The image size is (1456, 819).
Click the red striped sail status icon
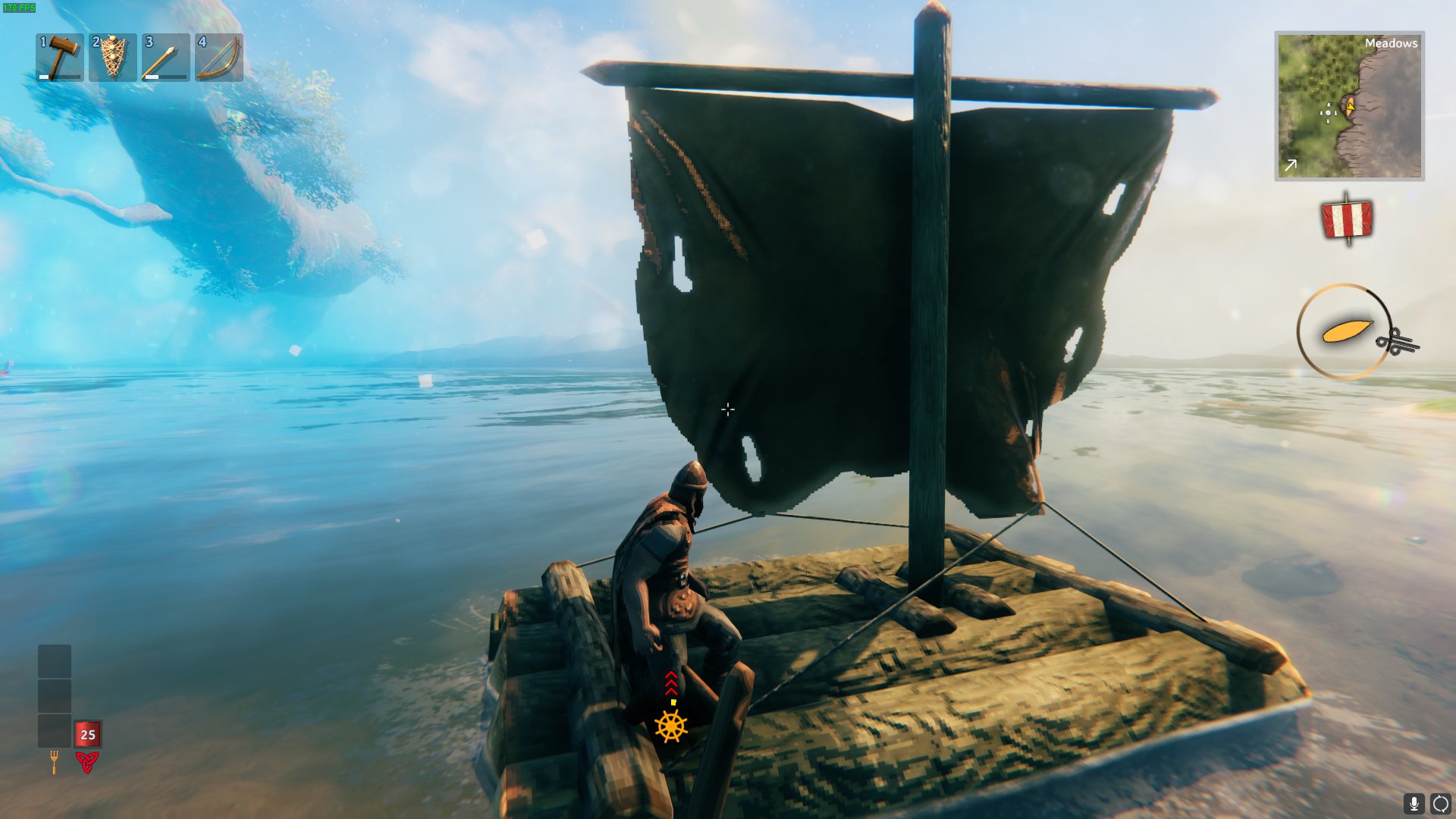[x=1347, y=220]
